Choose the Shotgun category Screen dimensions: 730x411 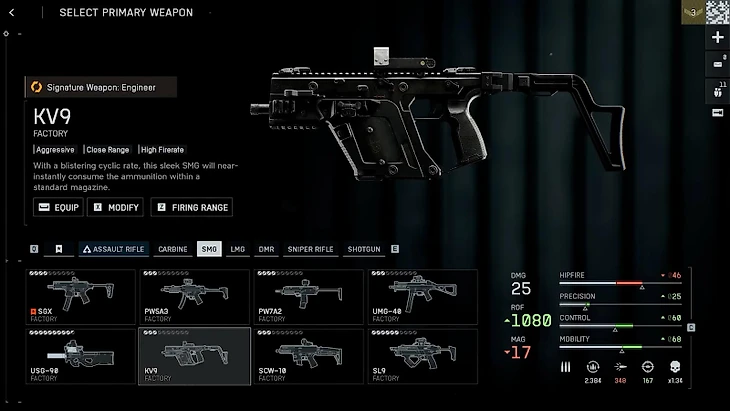pos(364,249)
